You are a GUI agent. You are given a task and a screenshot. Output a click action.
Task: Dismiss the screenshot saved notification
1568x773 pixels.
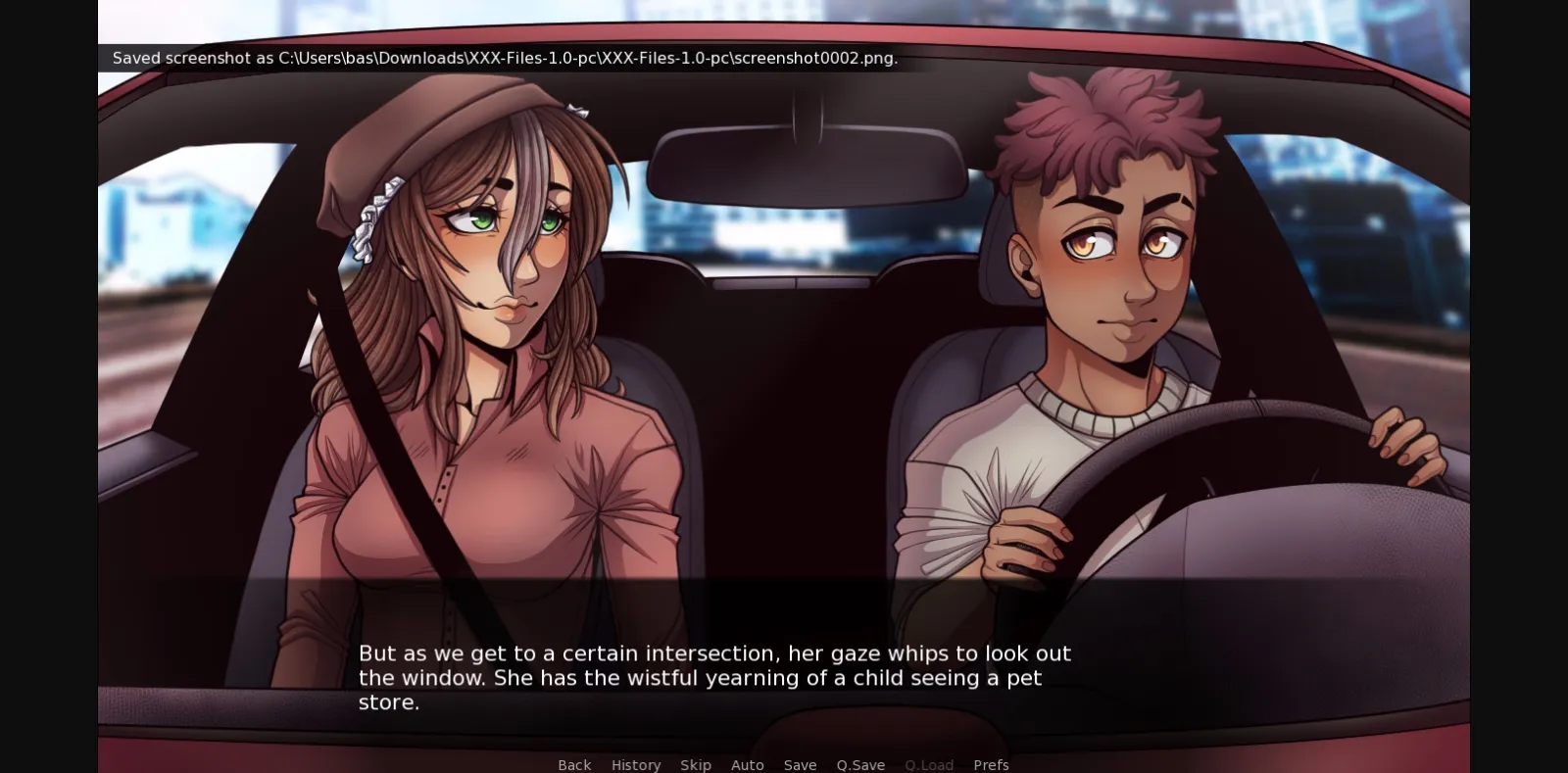pos(504,58)
